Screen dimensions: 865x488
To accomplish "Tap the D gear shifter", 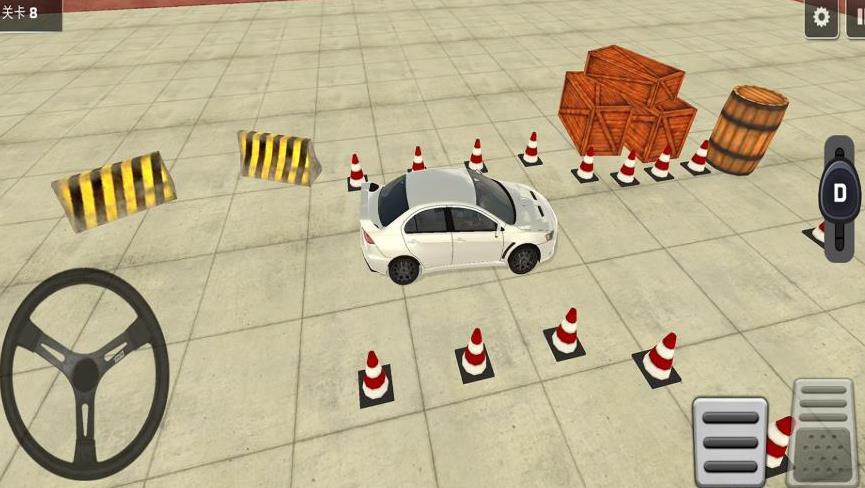I will 839,193.
